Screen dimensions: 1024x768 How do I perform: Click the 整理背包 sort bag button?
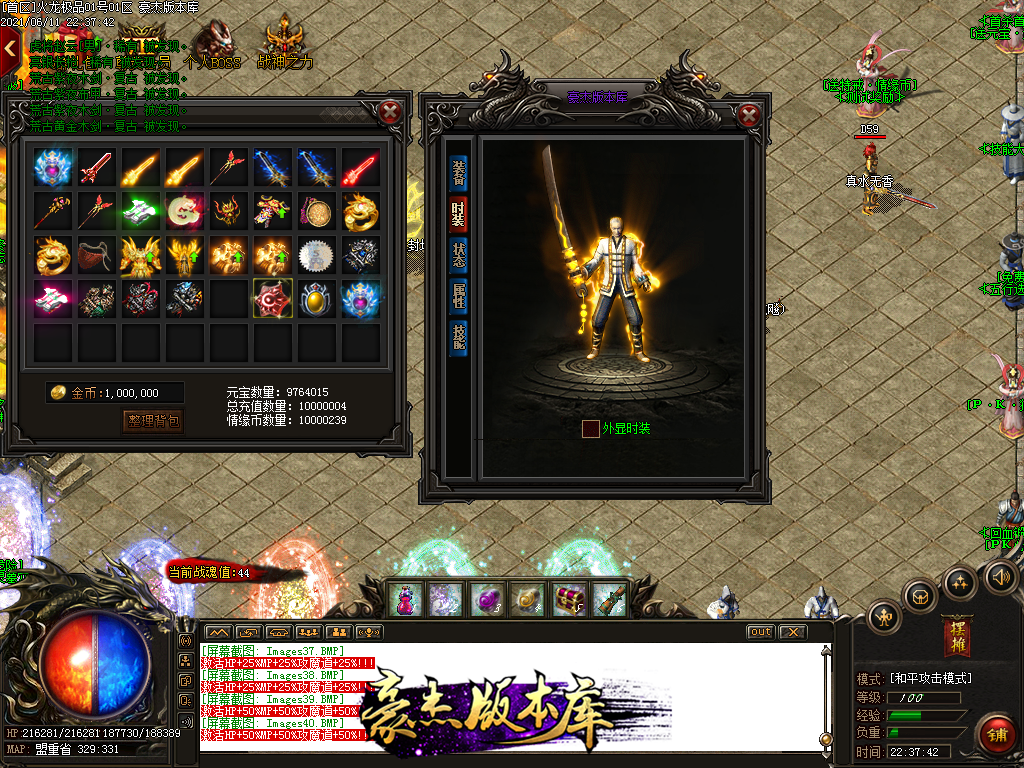(x=154, y=421)
